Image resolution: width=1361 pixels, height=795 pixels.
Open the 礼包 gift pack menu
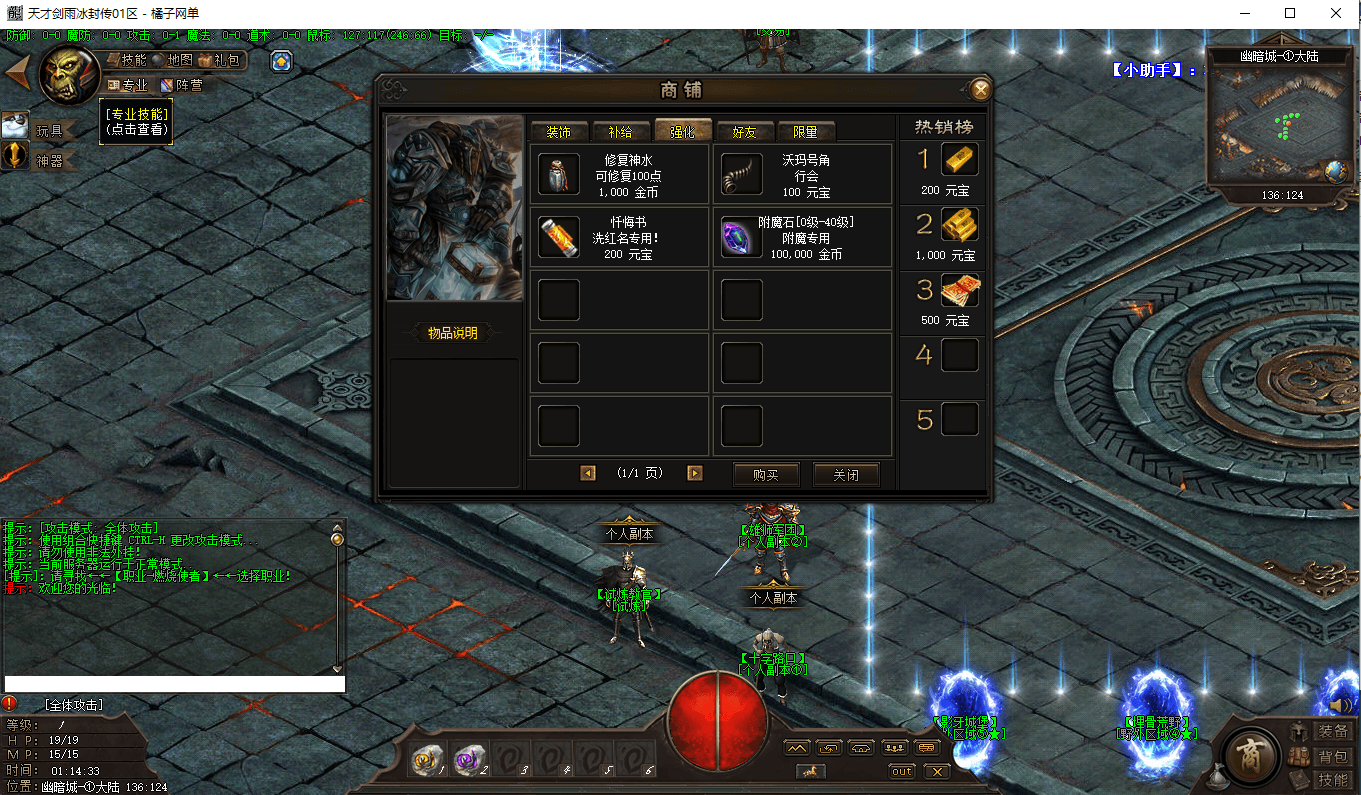tap(221, 60)
